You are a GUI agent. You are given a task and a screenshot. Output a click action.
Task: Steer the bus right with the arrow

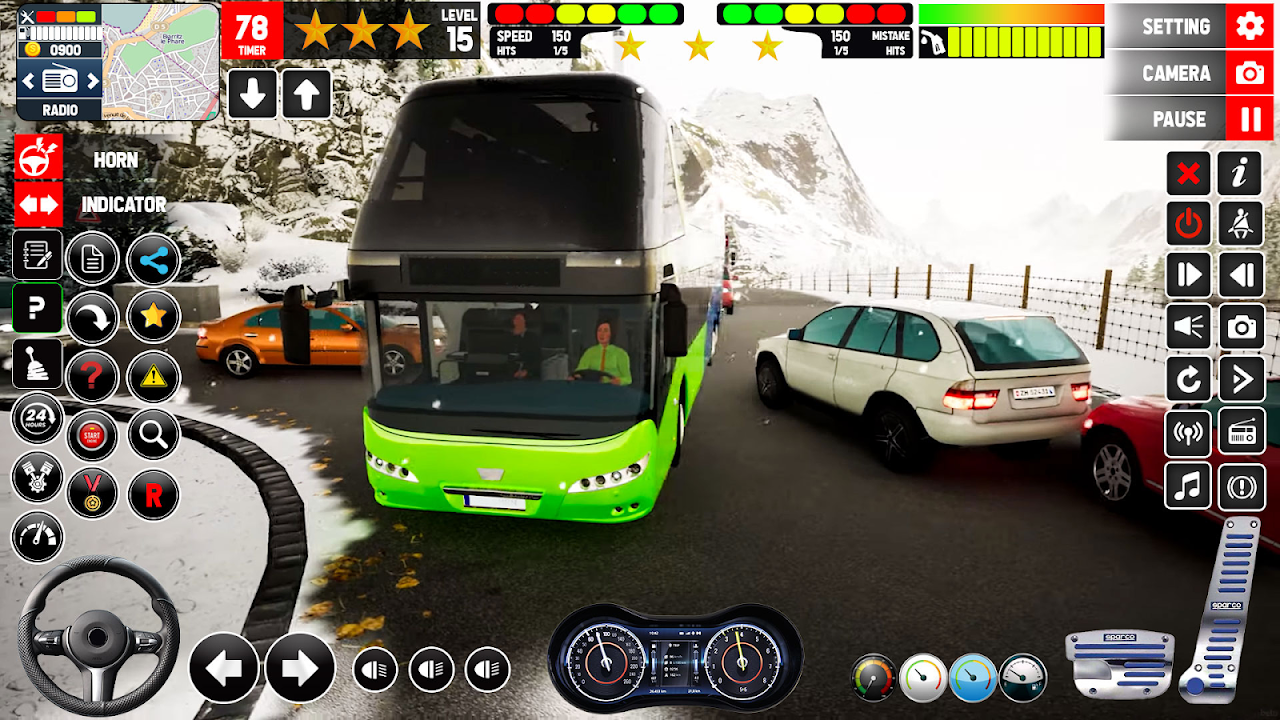point(300,668)
